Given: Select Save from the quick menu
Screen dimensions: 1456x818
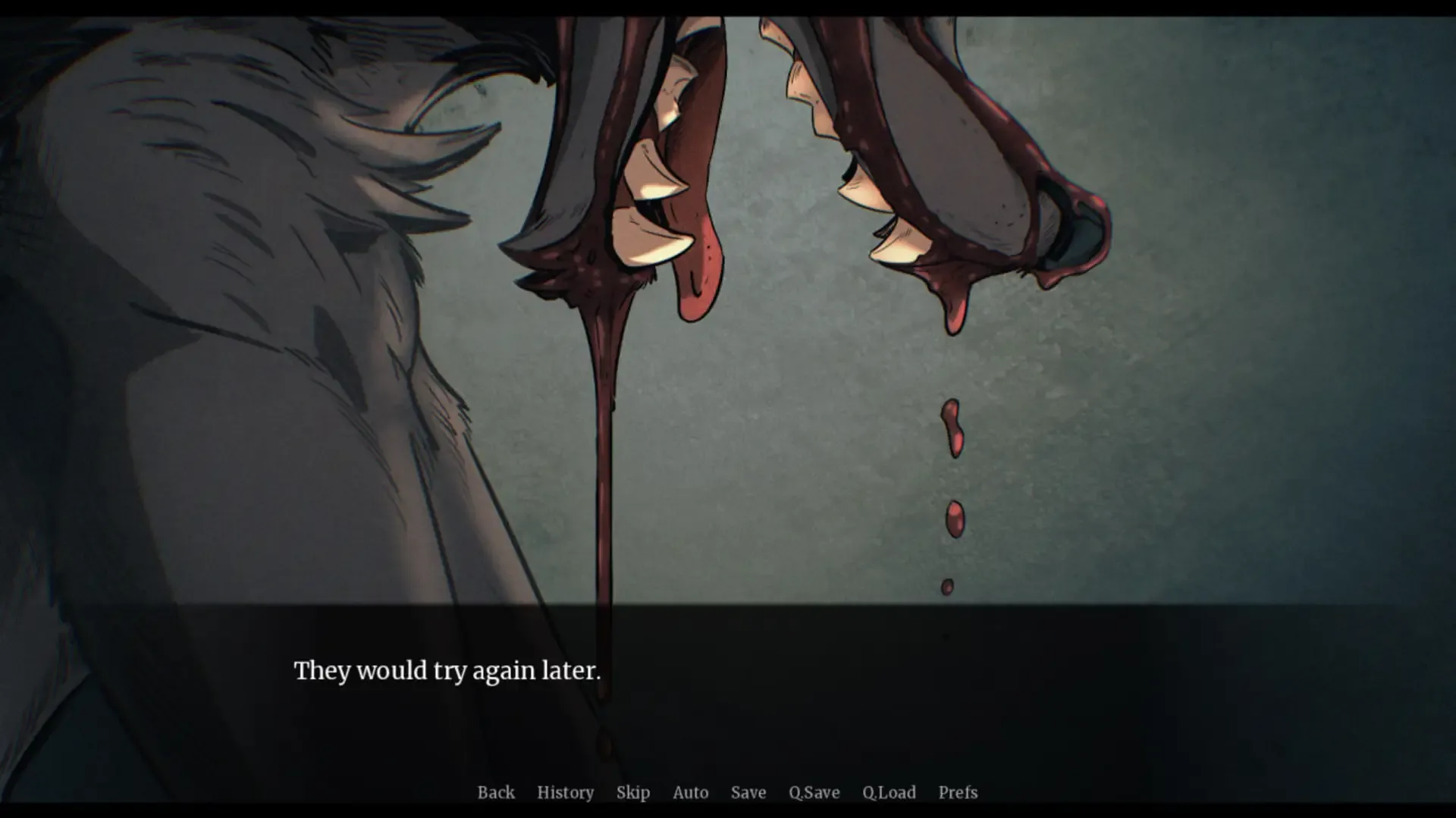Looking at the screenshot, I should tap(748, 792).
